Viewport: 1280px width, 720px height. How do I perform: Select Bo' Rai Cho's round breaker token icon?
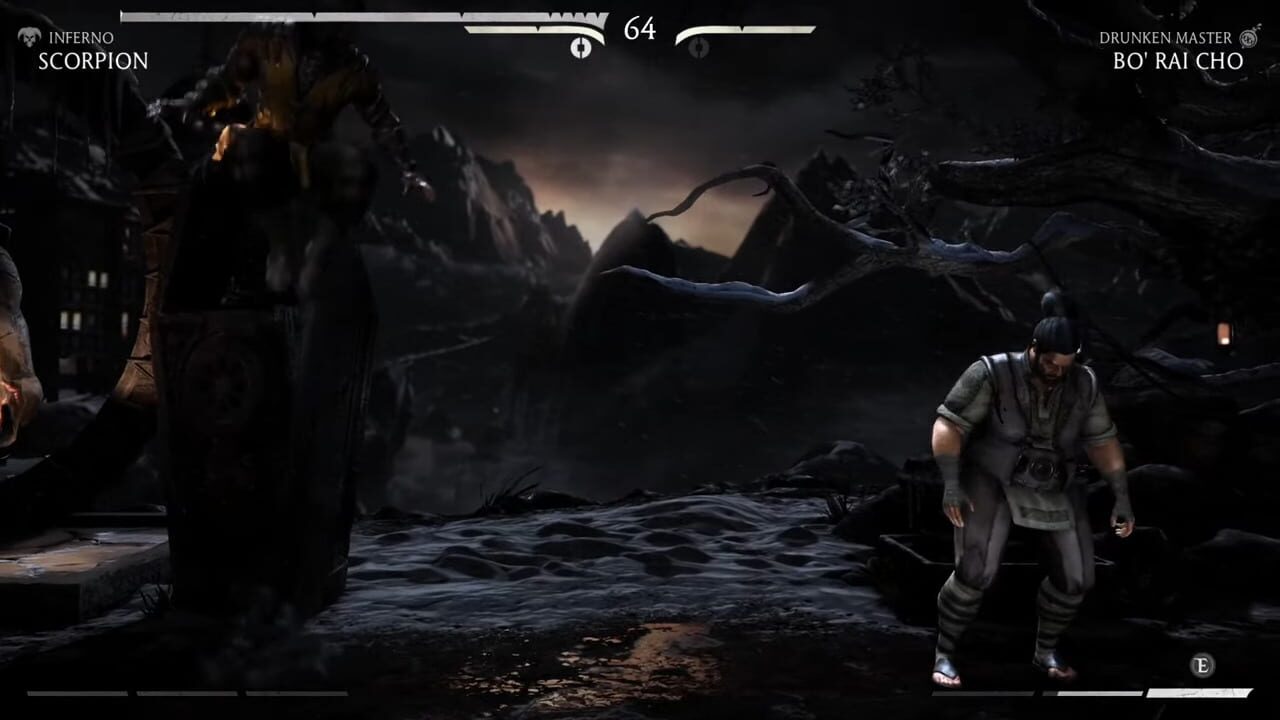click(x=697, y=48)
